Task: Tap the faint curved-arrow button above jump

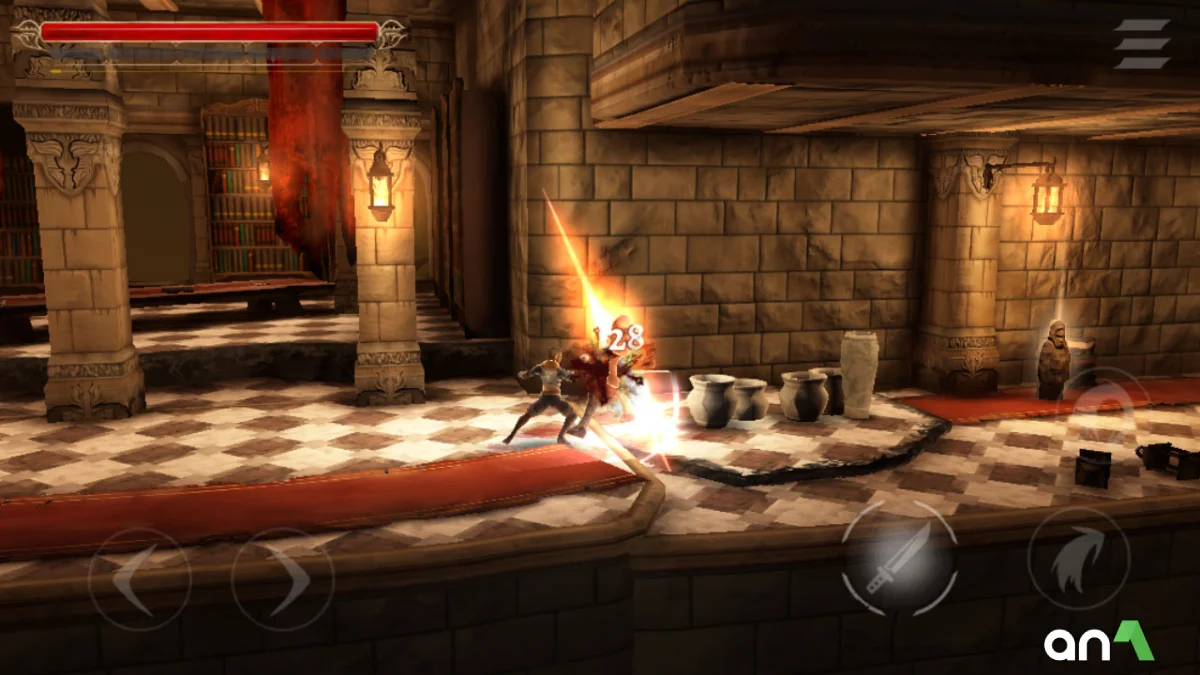Action: coord(1104,405)
